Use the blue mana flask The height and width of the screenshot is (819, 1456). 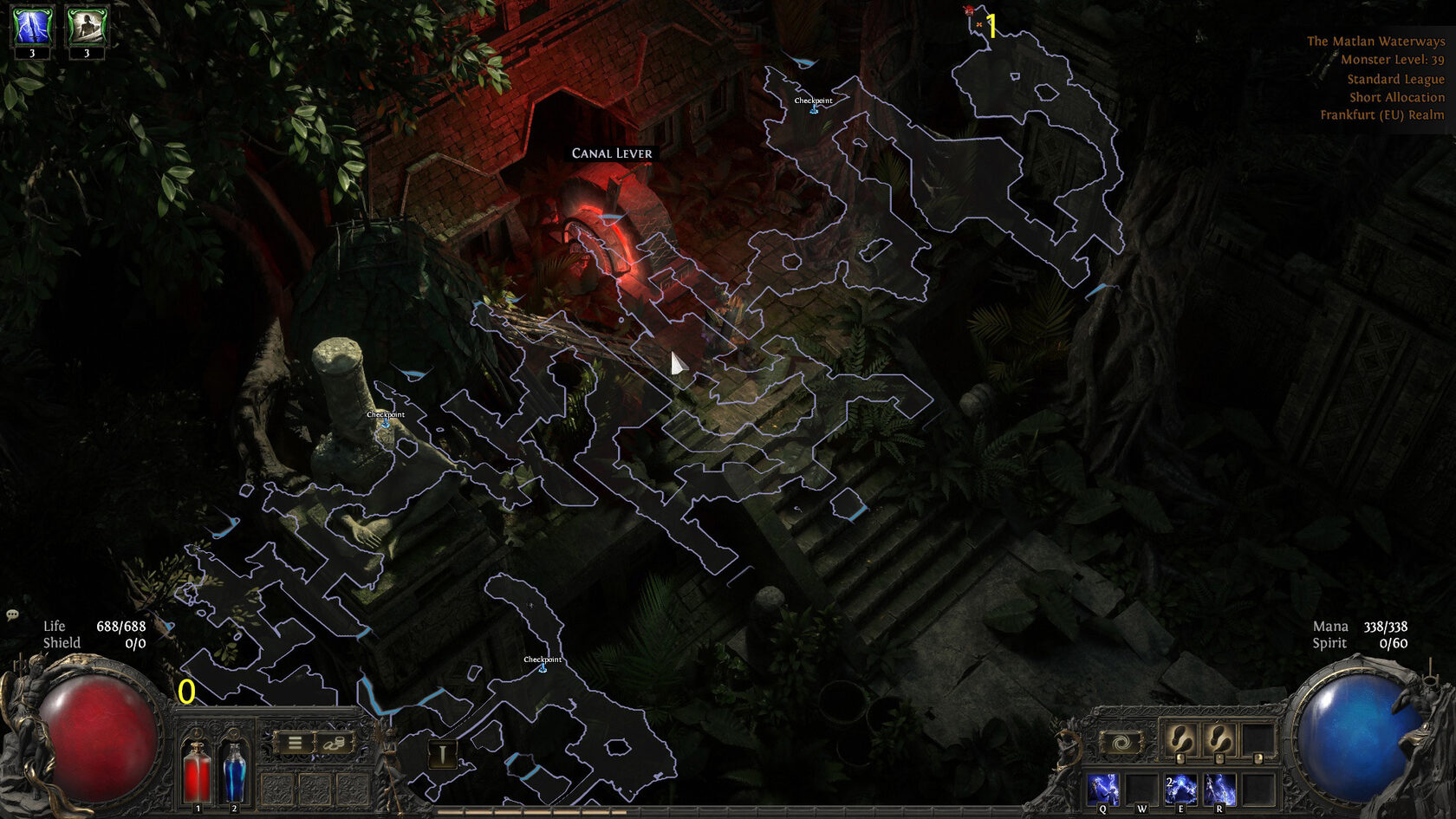[x=234, y=770]
